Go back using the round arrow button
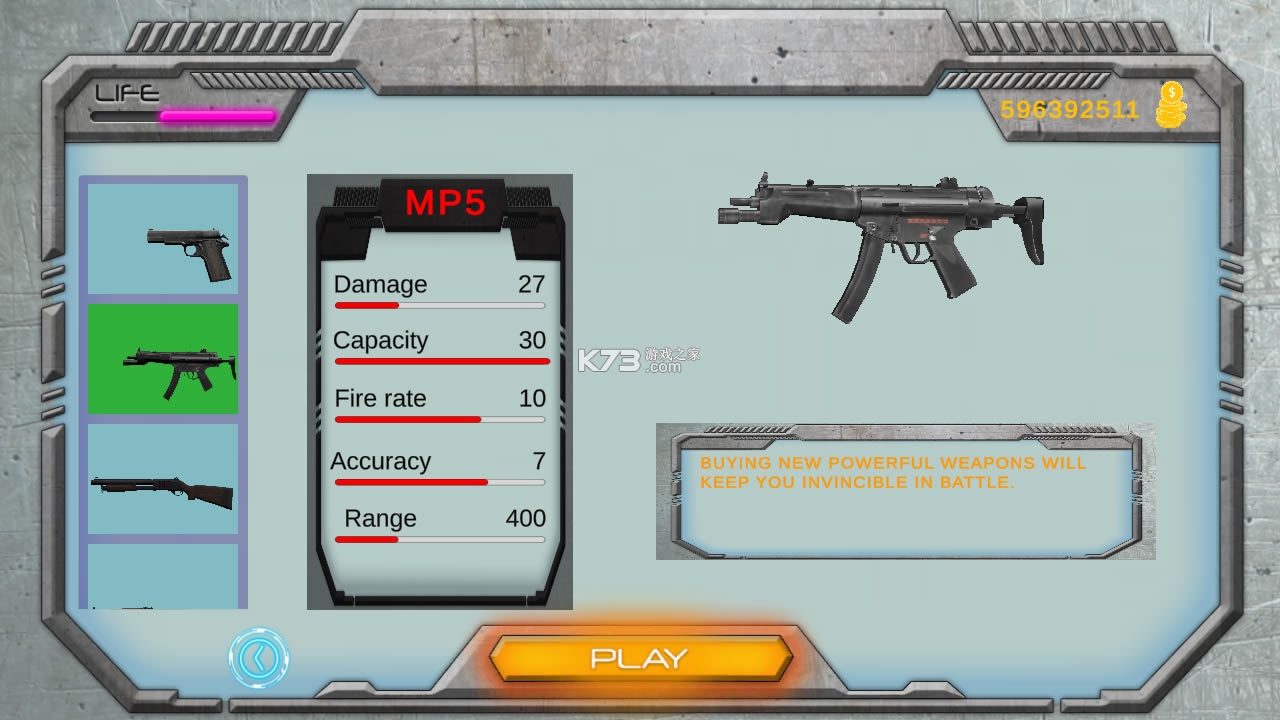The image size is (1280, 720). click(x=259, y=658)
